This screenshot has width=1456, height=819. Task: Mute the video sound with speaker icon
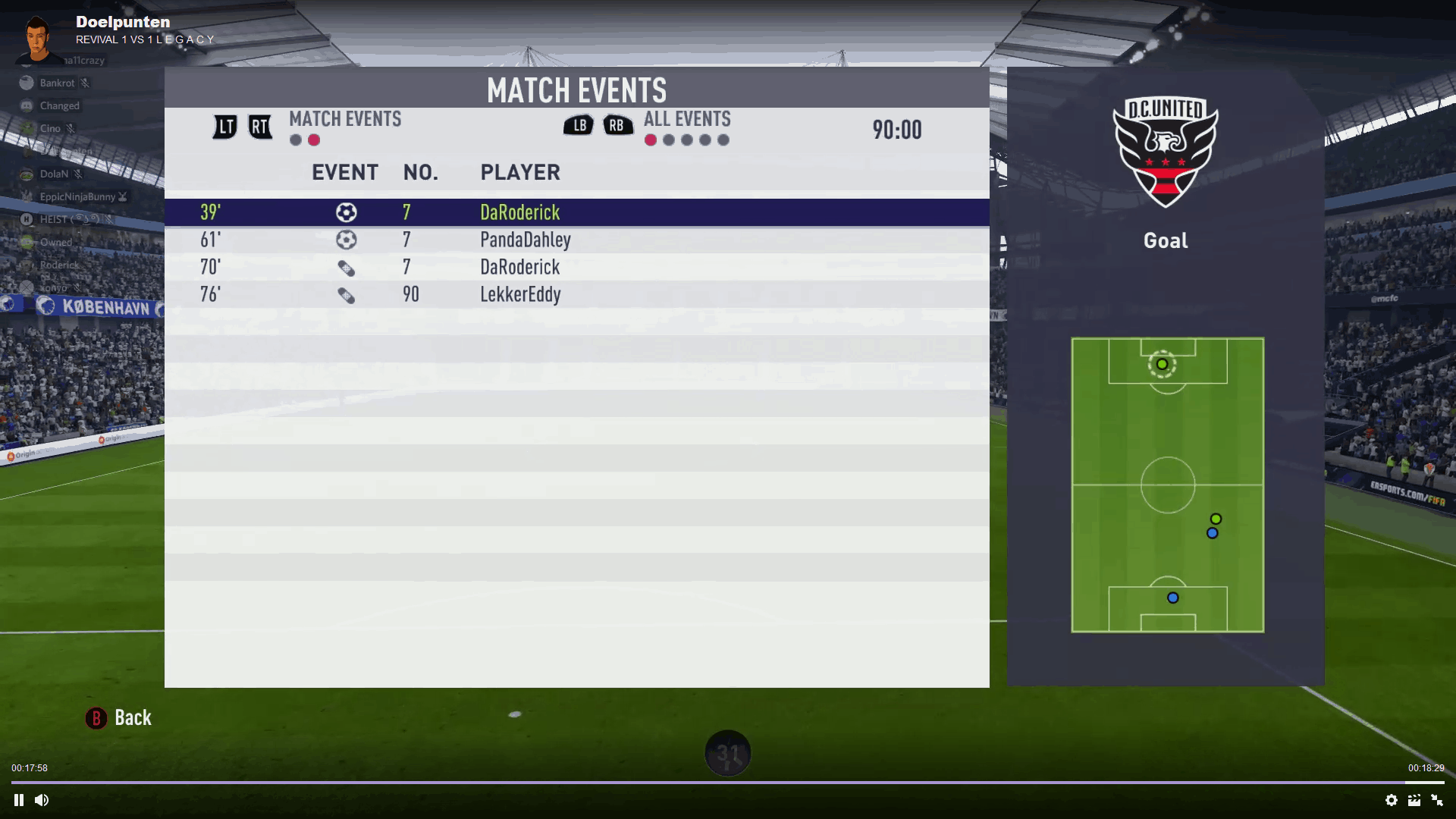pyautogui.click(x=42, y=800)
